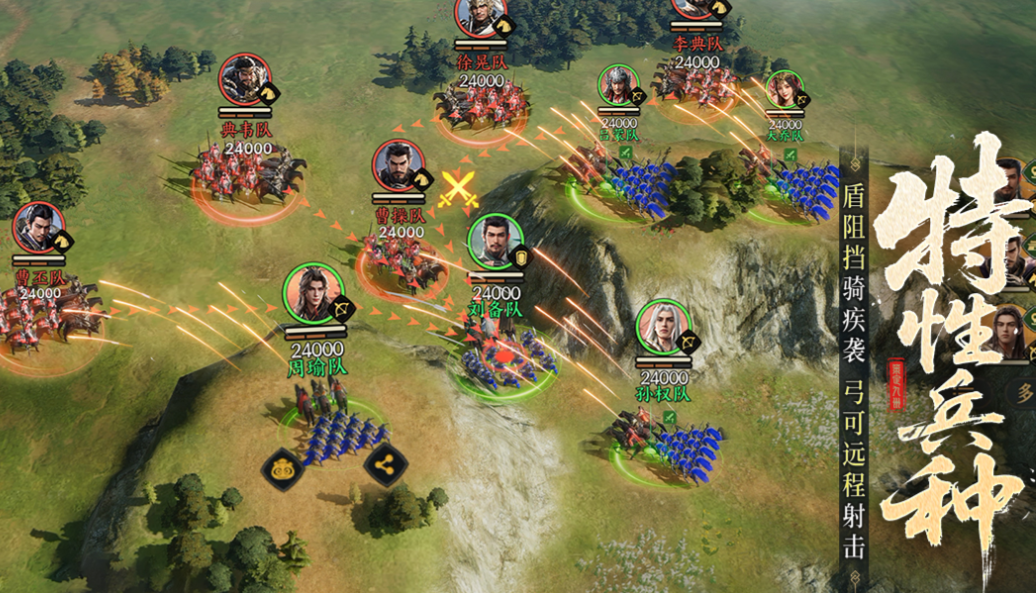Image resolution: width=1036 pixels, height=593 pixels.
Task: Open the share icon button
Action: point(385,464)
